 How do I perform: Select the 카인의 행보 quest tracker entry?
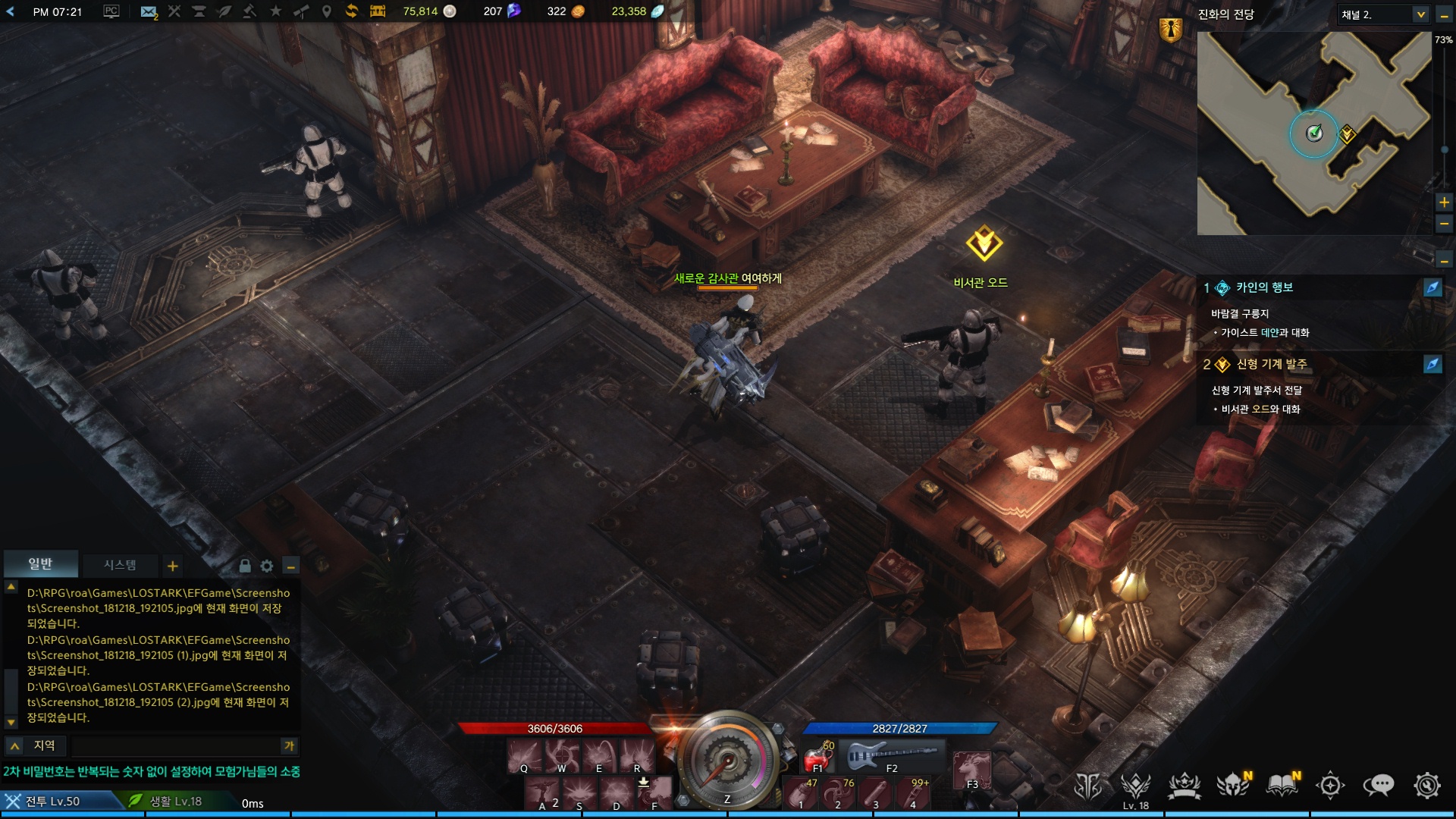coord(1264,287)
